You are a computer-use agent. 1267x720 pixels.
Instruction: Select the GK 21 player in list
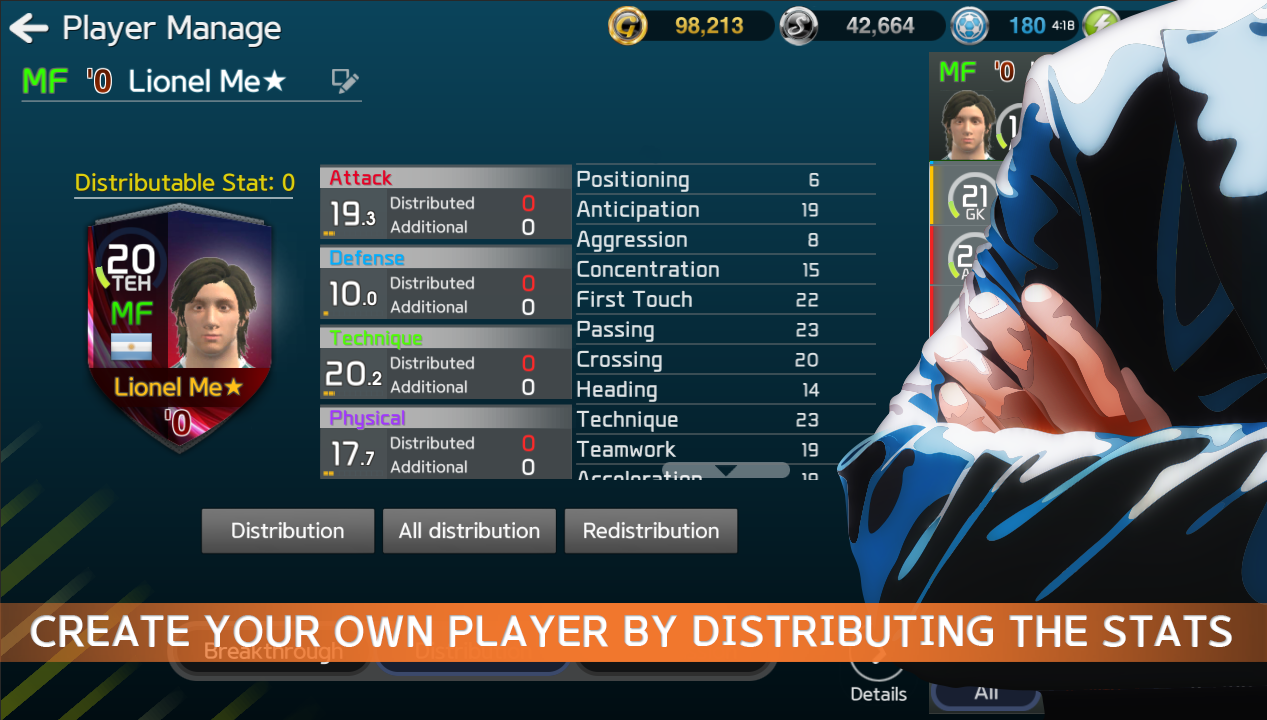(x=972, y=197)
